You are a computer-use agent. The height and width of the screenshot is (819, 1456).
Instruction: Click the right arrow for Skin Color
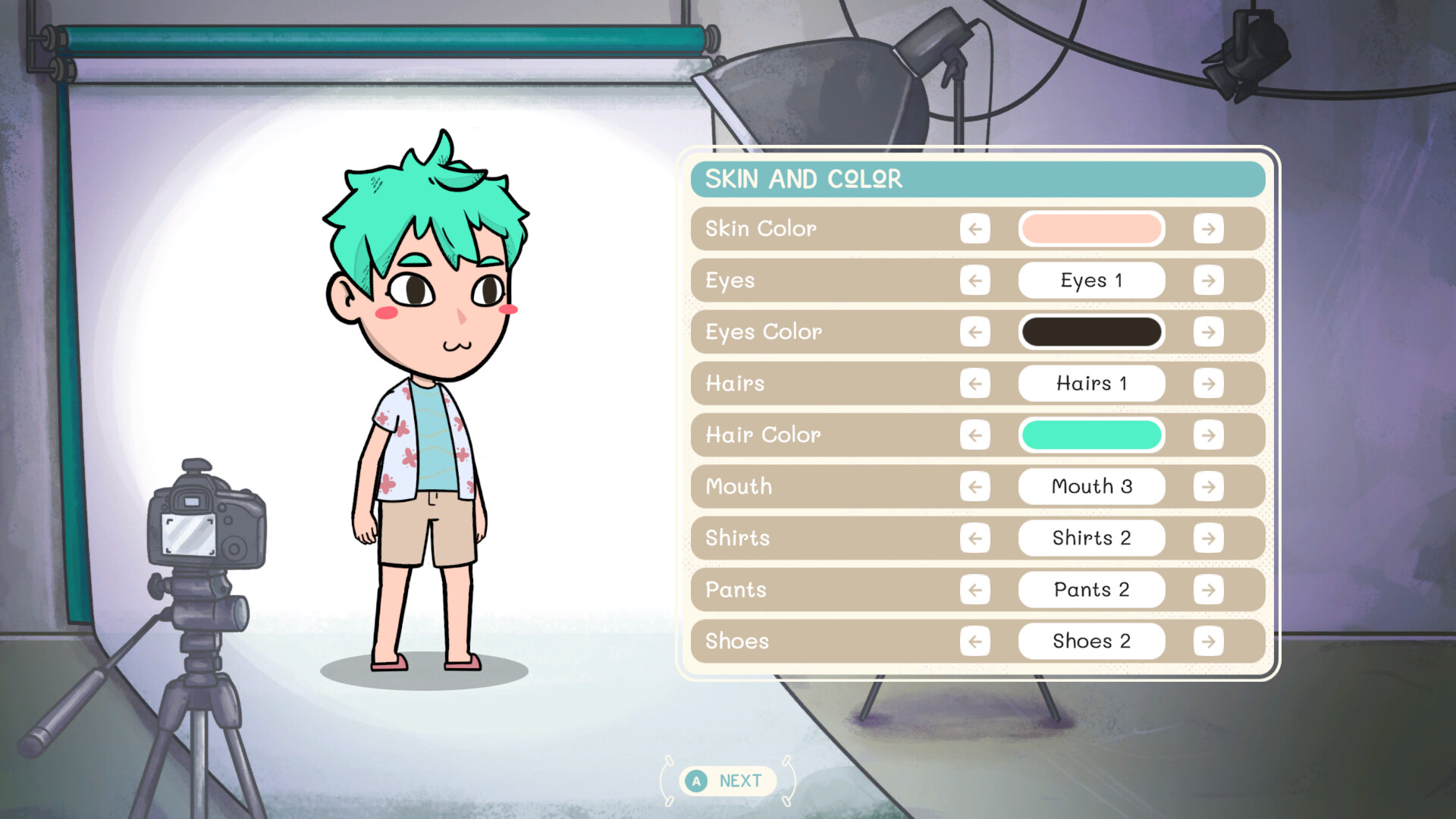pos(1208,229)
